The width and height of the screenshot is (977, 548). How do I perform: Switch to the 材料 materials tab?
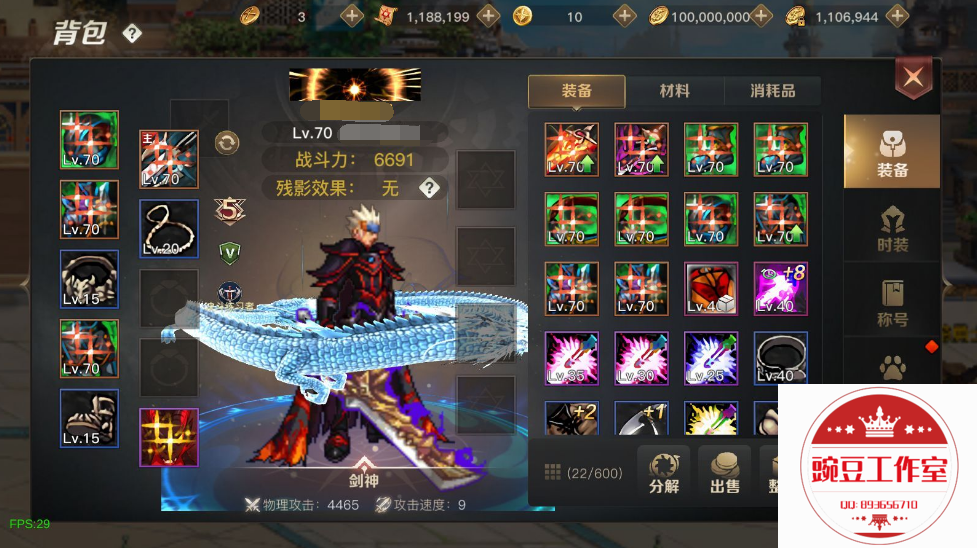tap(674, 91)
